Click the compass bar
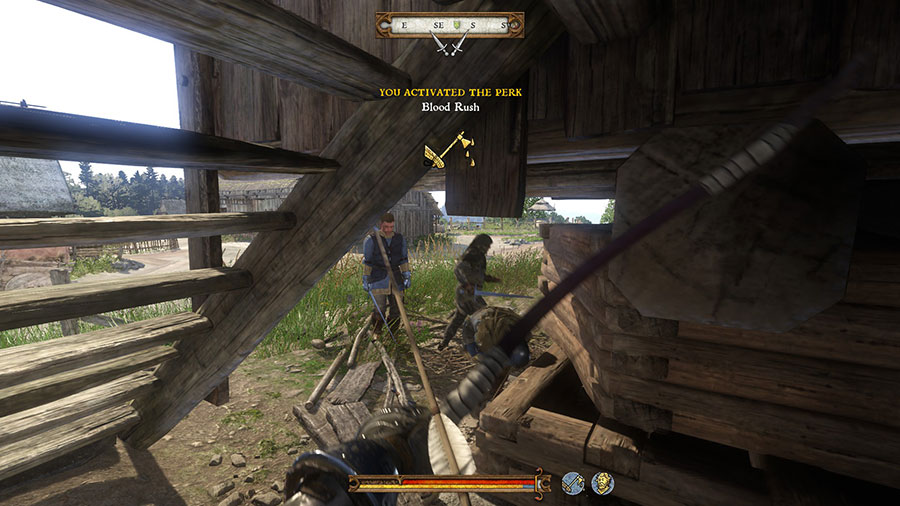 pos(448,24)
